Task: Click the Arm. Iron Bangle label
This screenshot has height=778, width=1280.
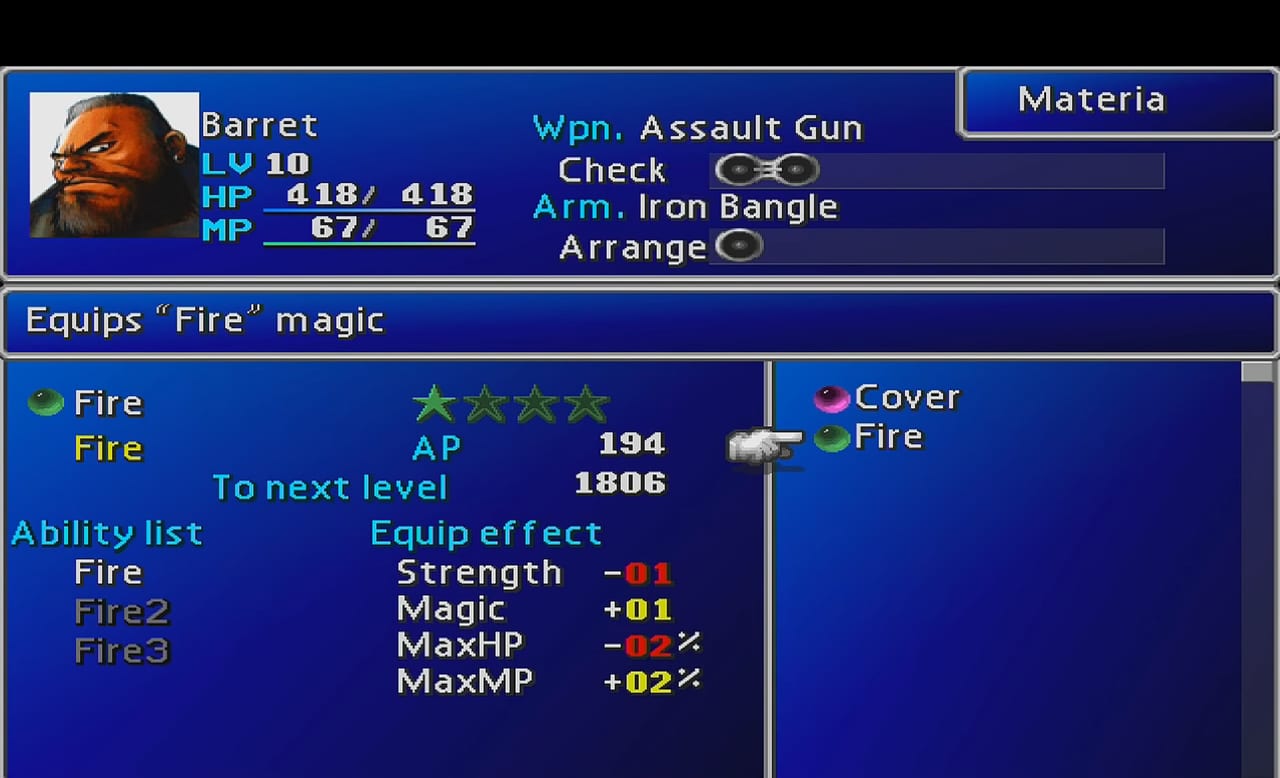Action: [686, 207]
